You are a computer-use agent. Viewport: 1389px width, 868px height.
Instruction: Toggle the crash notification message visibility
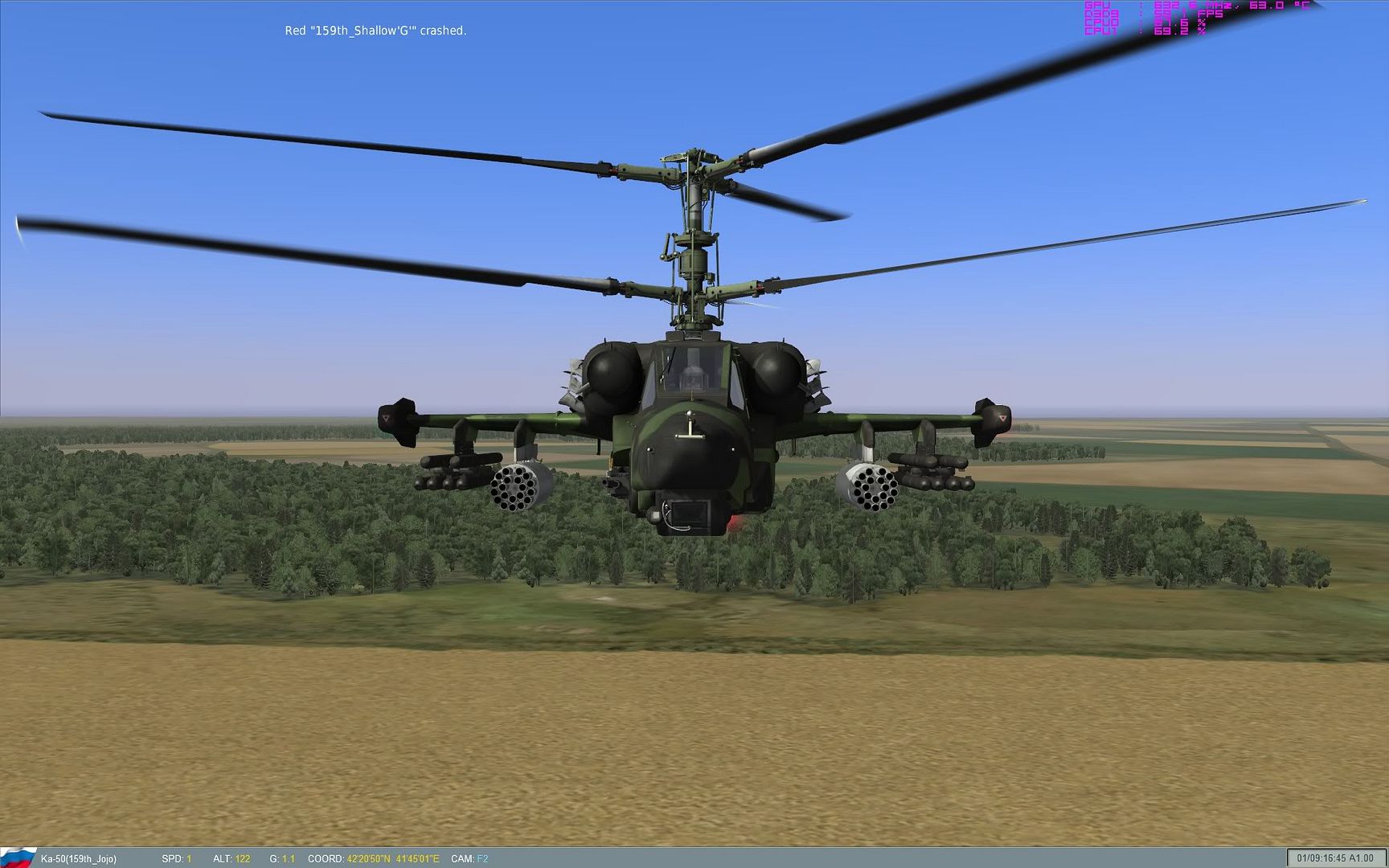pyautogui.click(x=376, y=31)
